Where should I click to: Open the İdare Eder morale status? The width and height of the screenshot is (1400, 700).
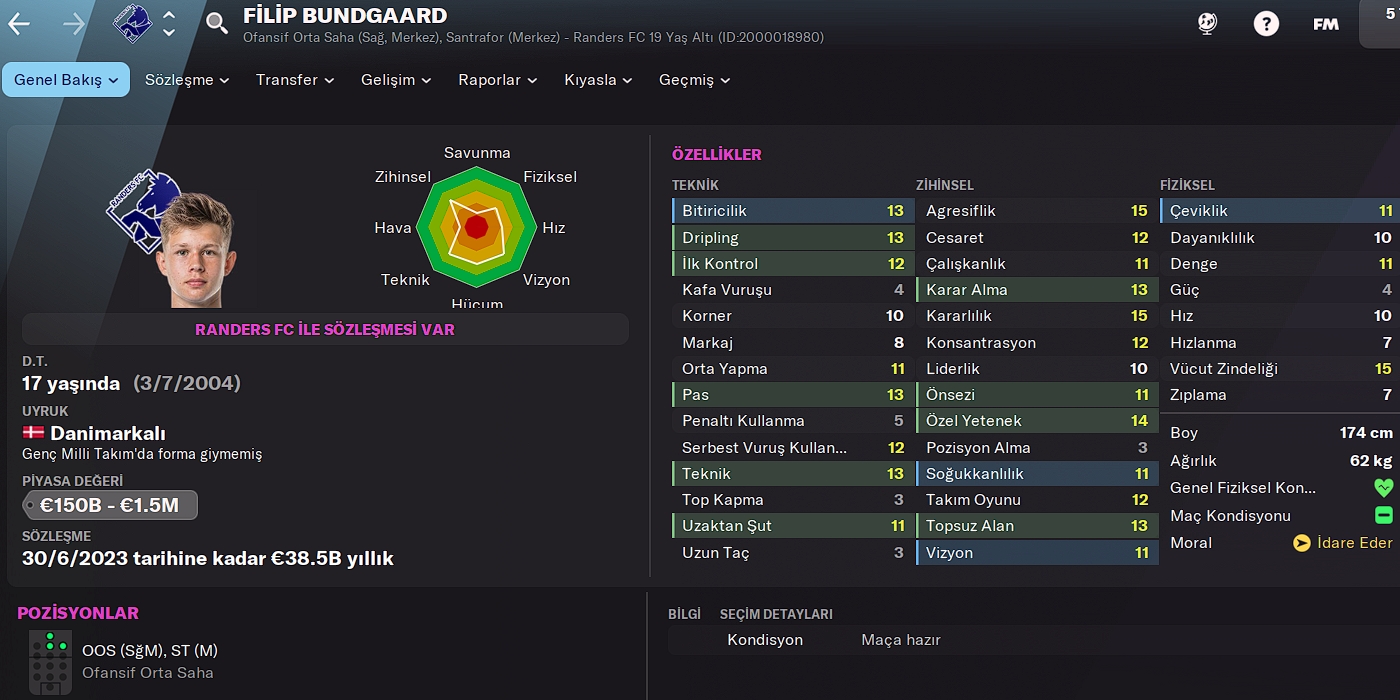tap(1342, 543)
